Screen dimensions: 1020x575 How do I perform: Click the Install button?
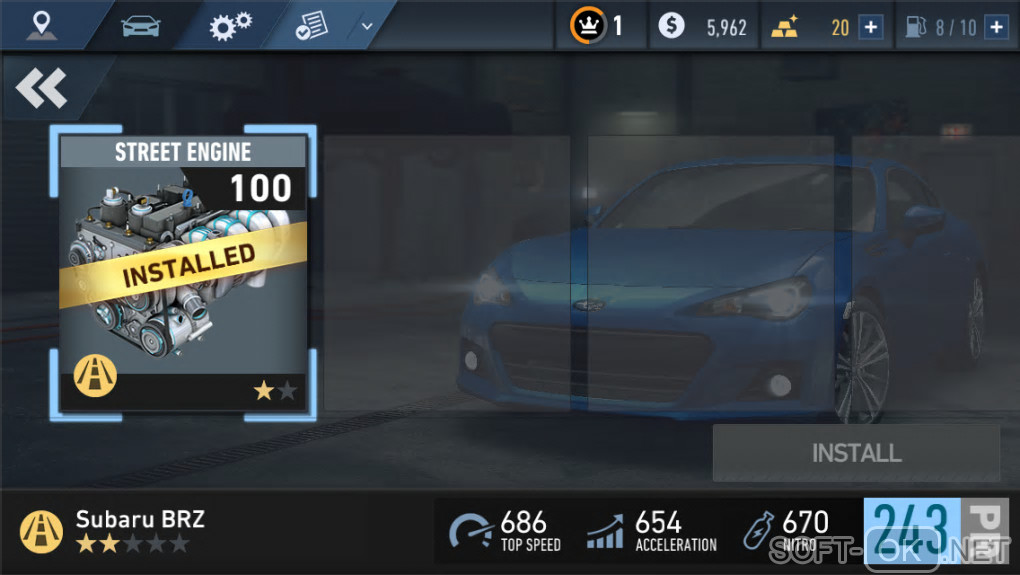tap(856, 453)
